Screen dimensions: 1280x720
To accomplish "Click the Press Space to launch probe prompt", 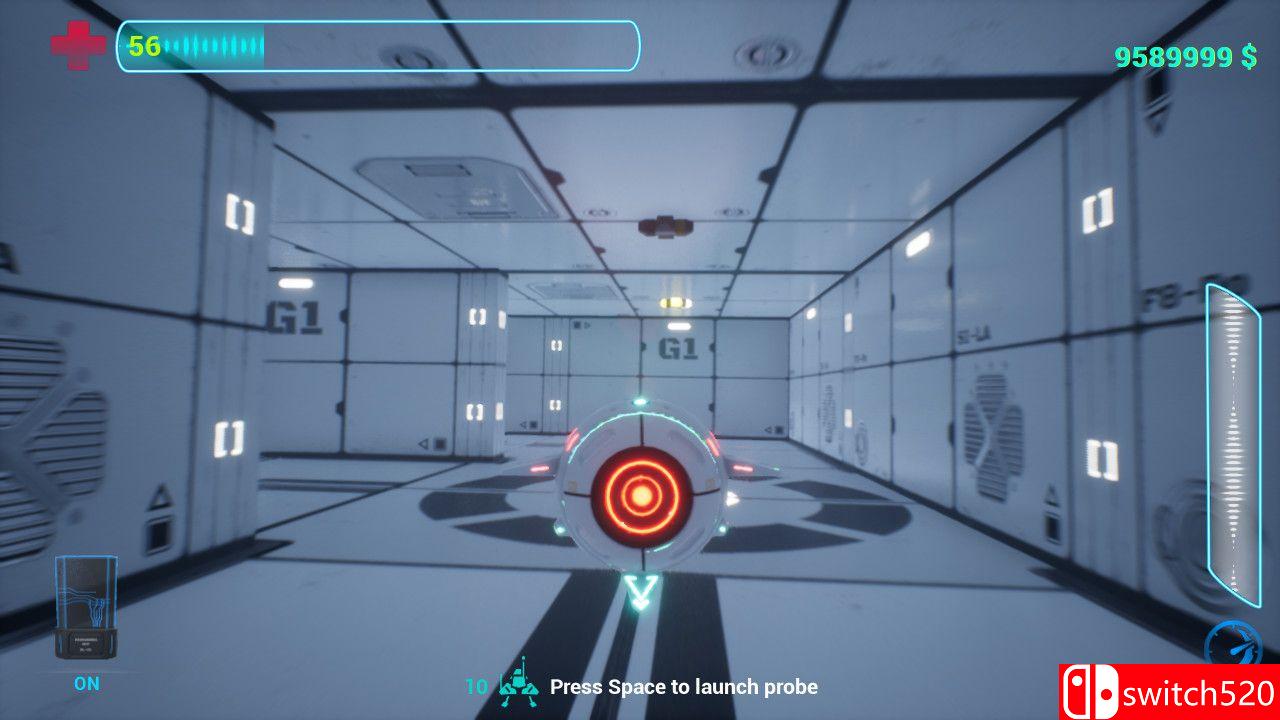I will point(683,687).
